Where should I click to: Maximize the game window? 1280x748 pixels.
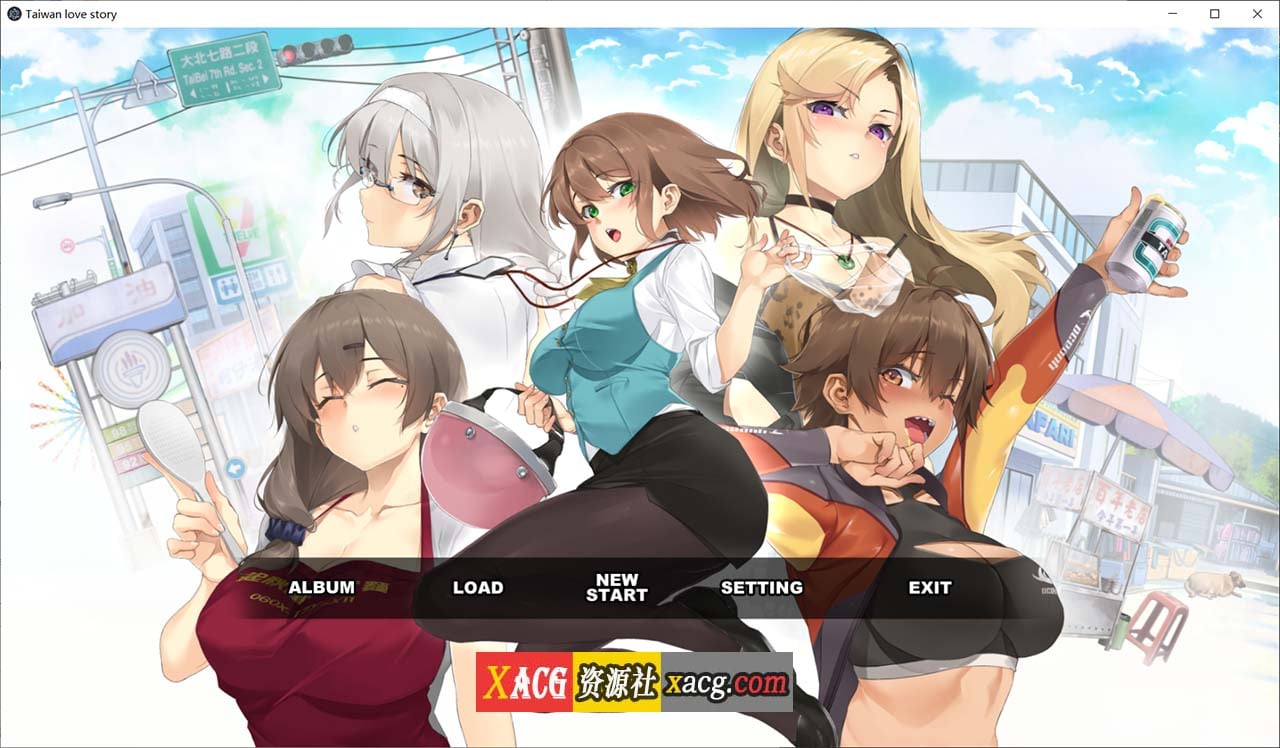(1214, 14)
